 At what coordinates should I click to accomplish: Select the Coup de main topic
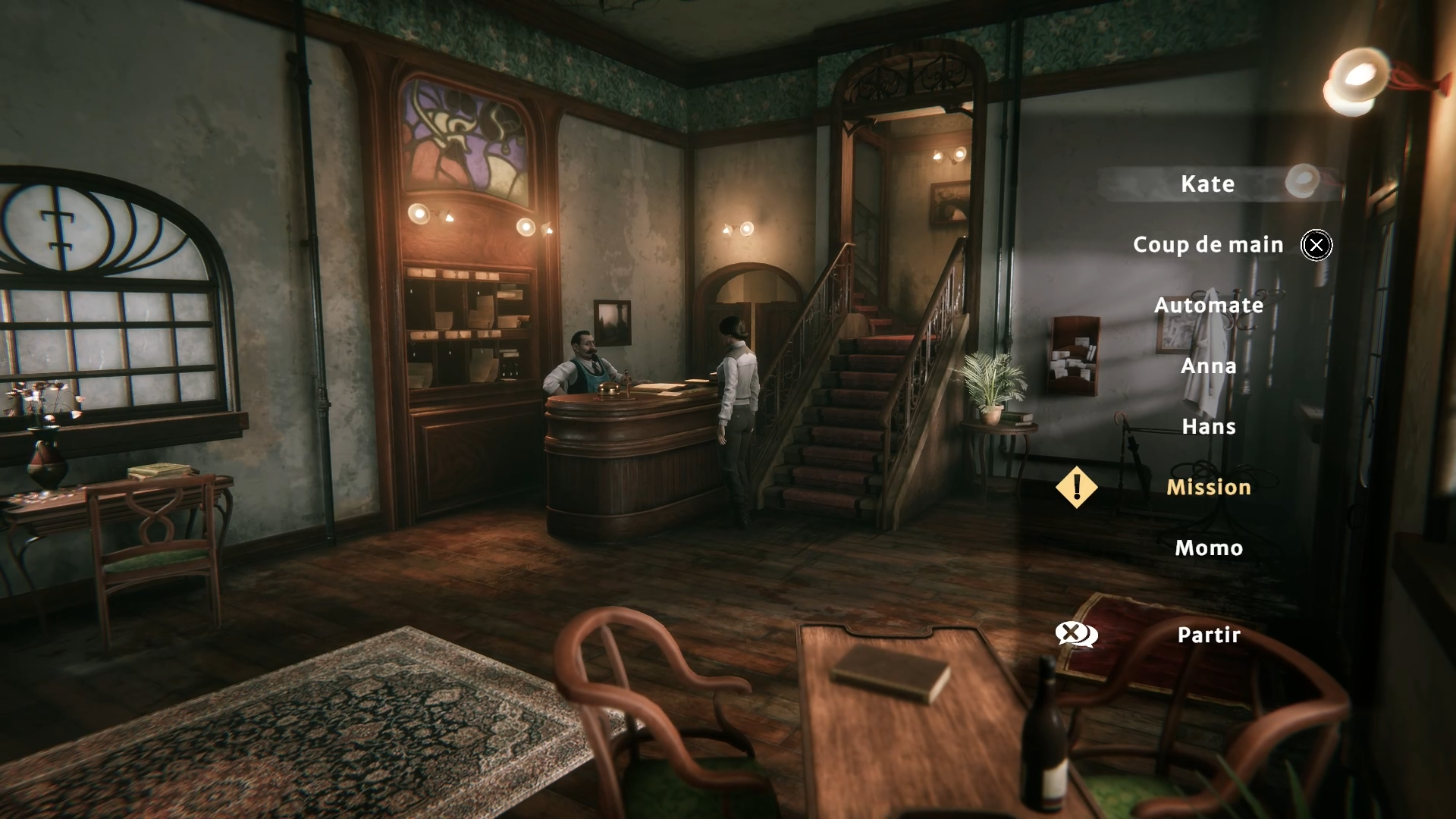pyautogui.click(x=1208, y=245)
